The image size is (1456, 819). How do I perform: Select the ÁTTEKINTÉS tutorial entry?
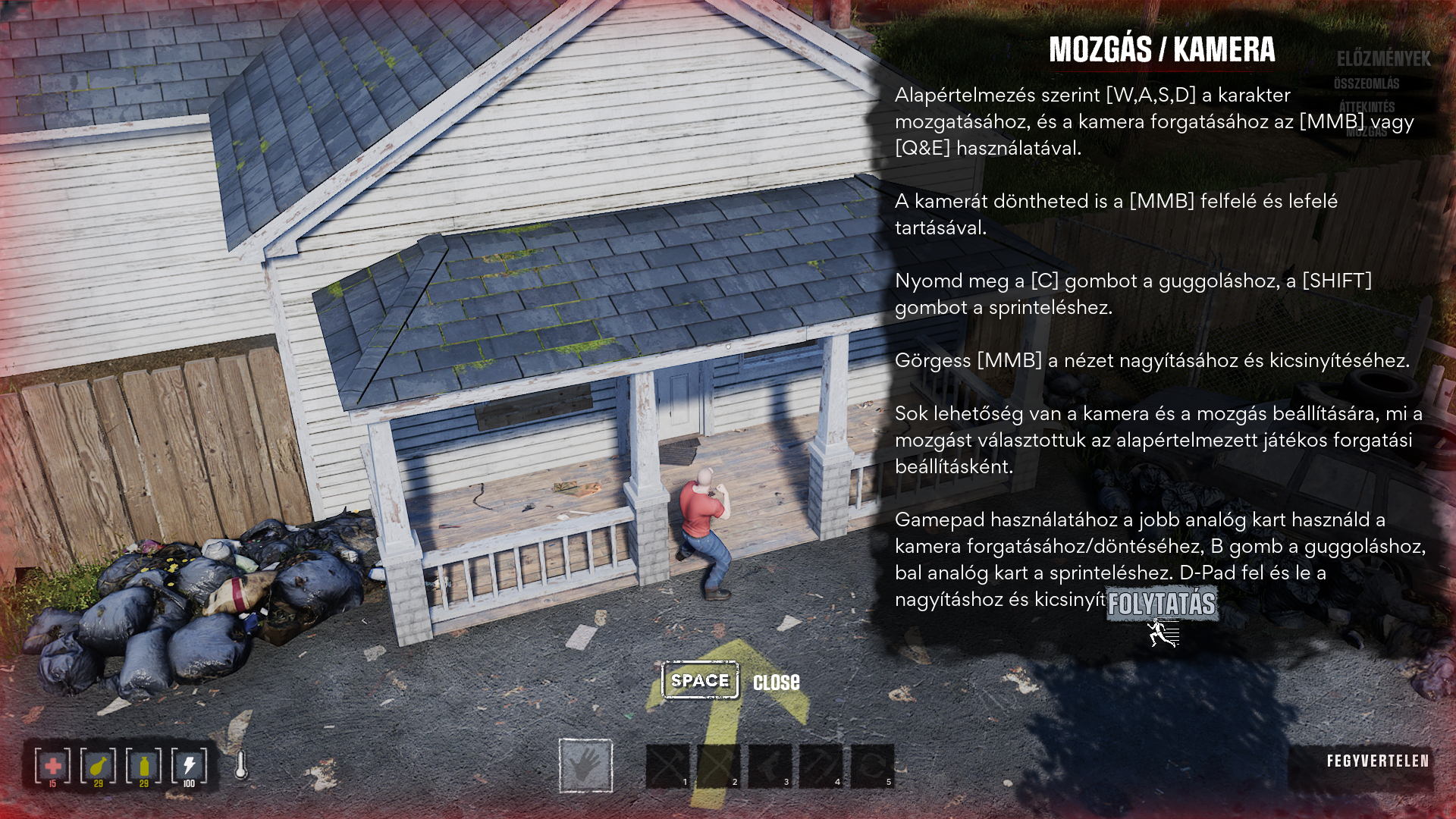coord(1367,107)
